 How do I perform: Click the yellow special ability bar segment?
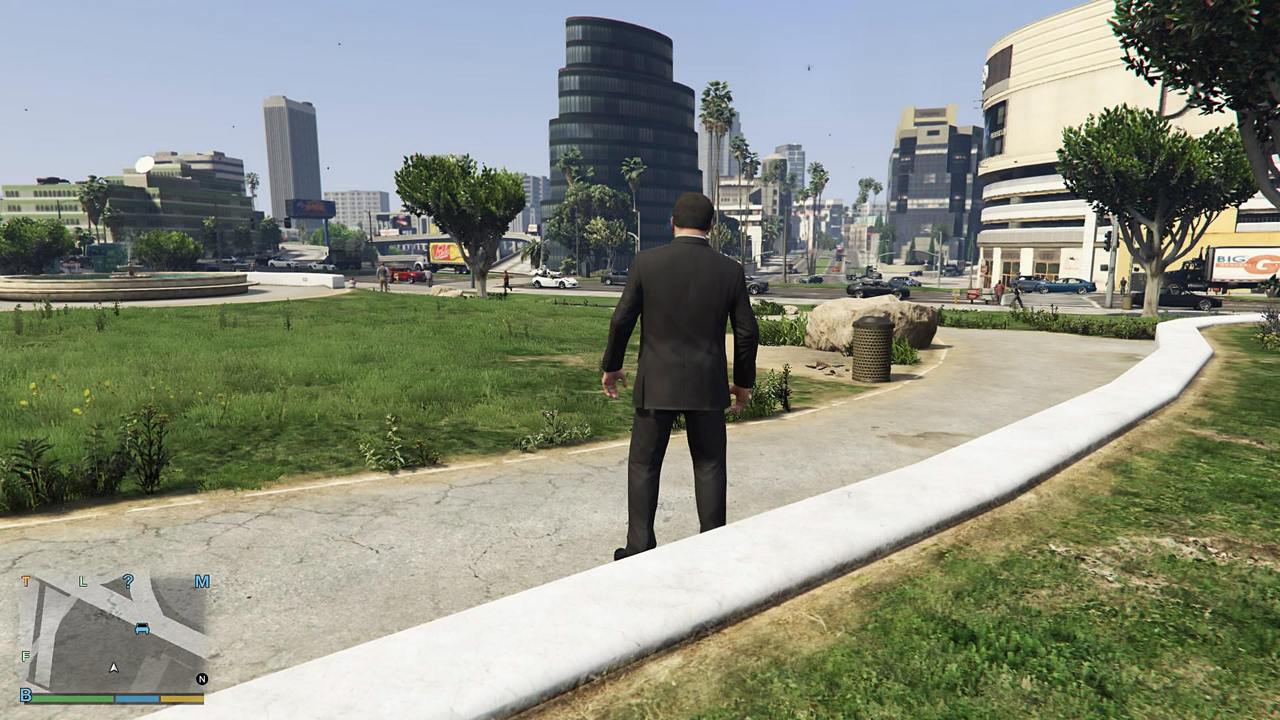pyautogui.click(x=182, y=698)
